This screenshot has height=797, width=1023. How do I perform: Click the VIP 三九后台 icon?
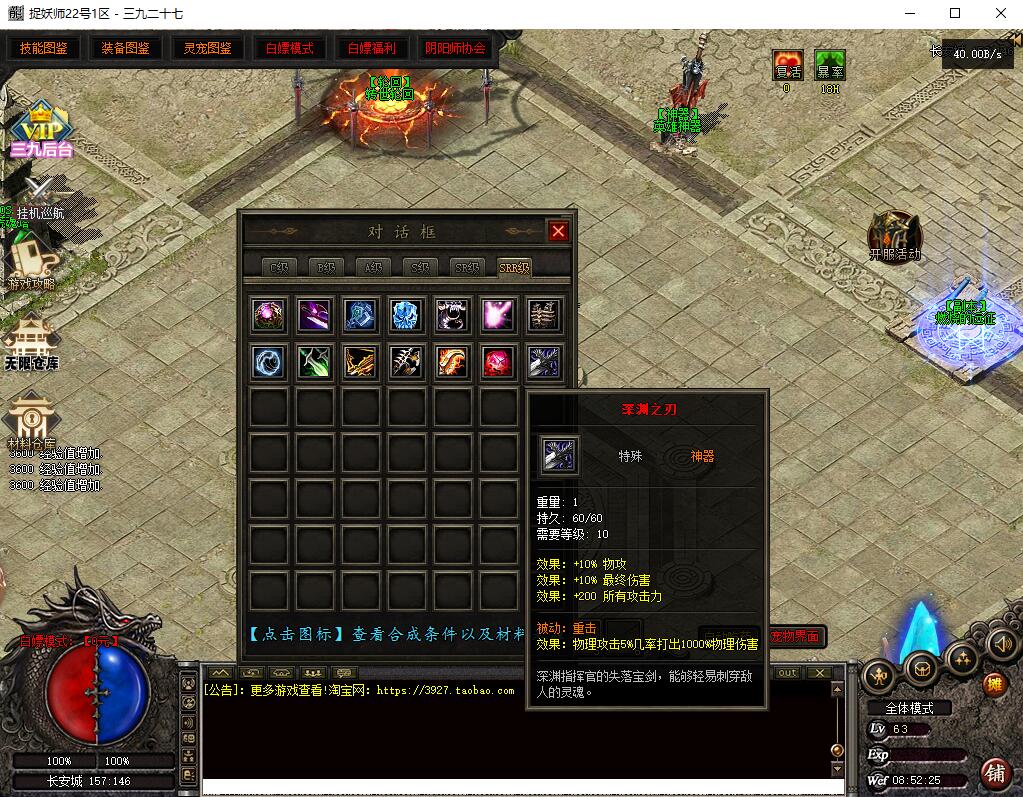42,130
